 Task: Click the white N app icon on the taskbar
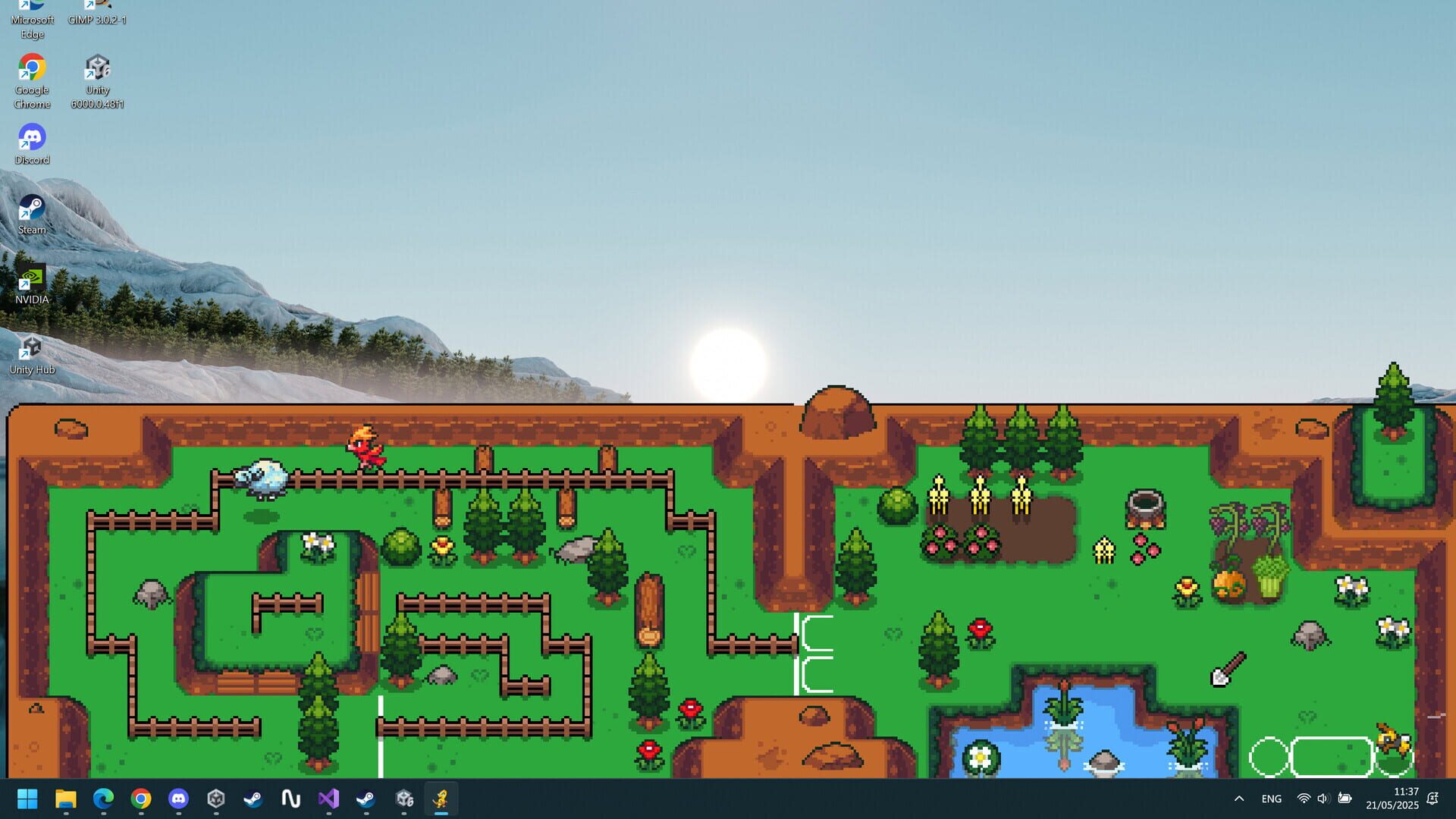coord(291,799)
